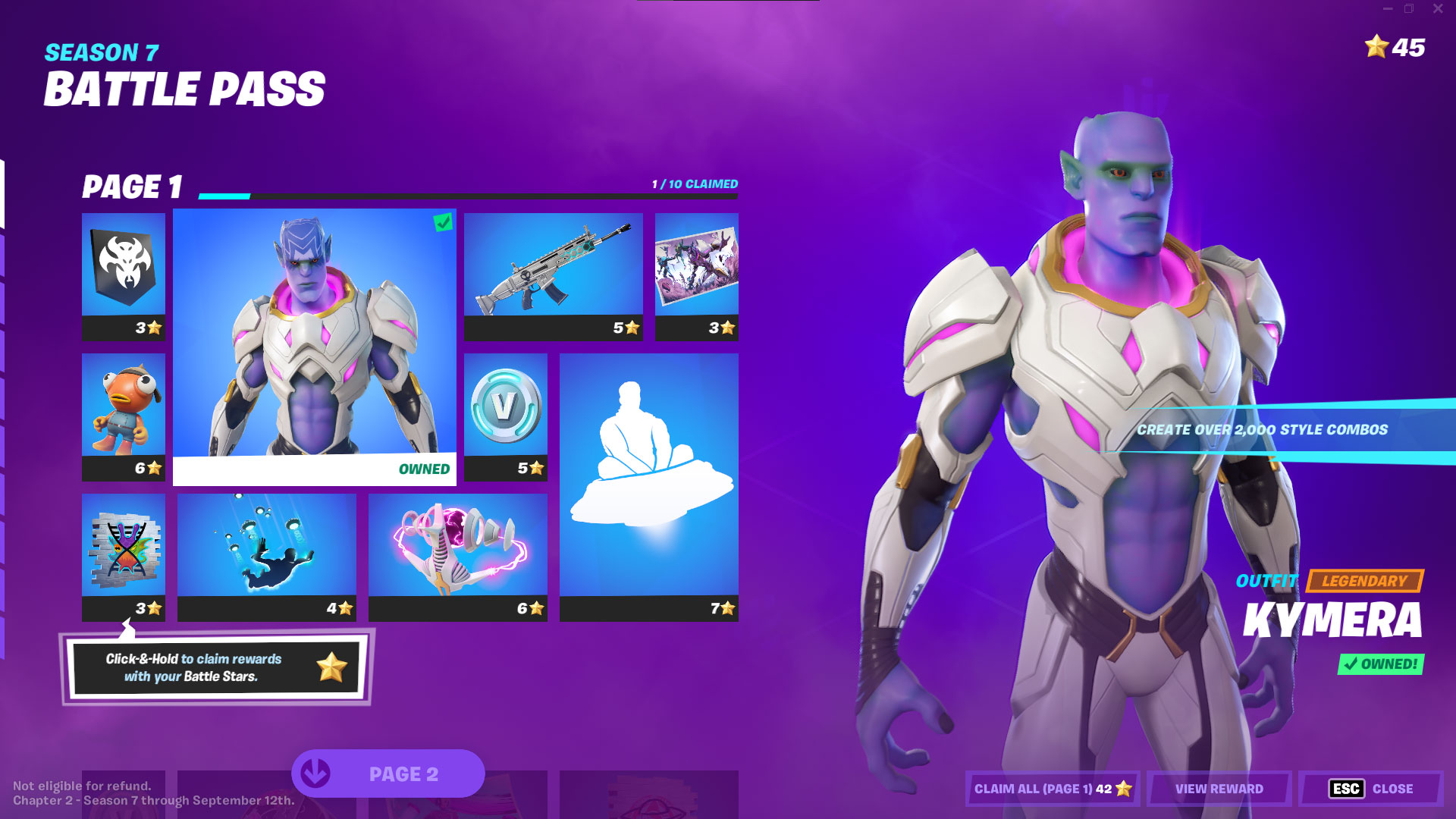Minimize the game window
Image resolution: width=1456 pixels, height=819 pixels.
pos(1387,9)
